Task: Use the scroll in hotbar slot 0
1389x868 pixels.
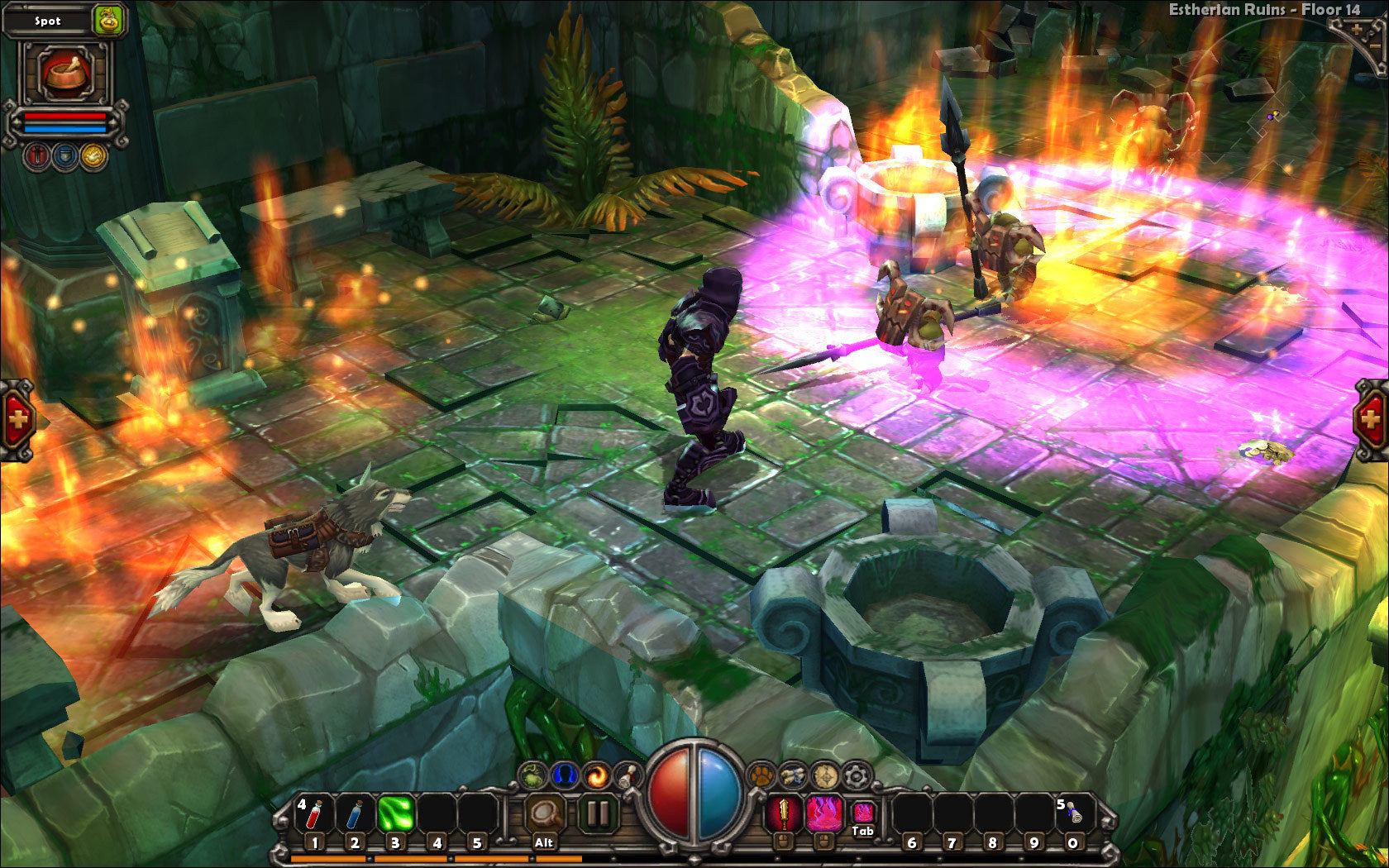Action: coord(1072,814)
